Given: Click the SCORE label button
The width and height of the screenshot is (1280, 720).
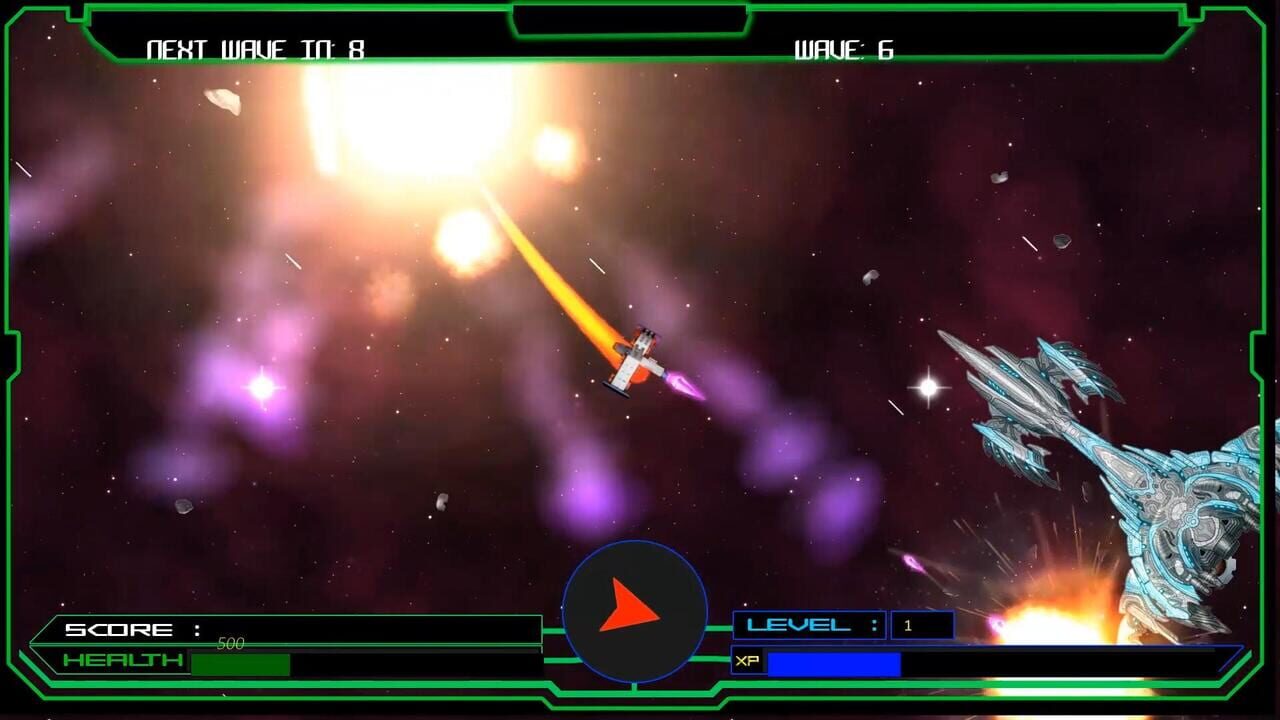Looking at the screenshot, I should tap(120, 630).
